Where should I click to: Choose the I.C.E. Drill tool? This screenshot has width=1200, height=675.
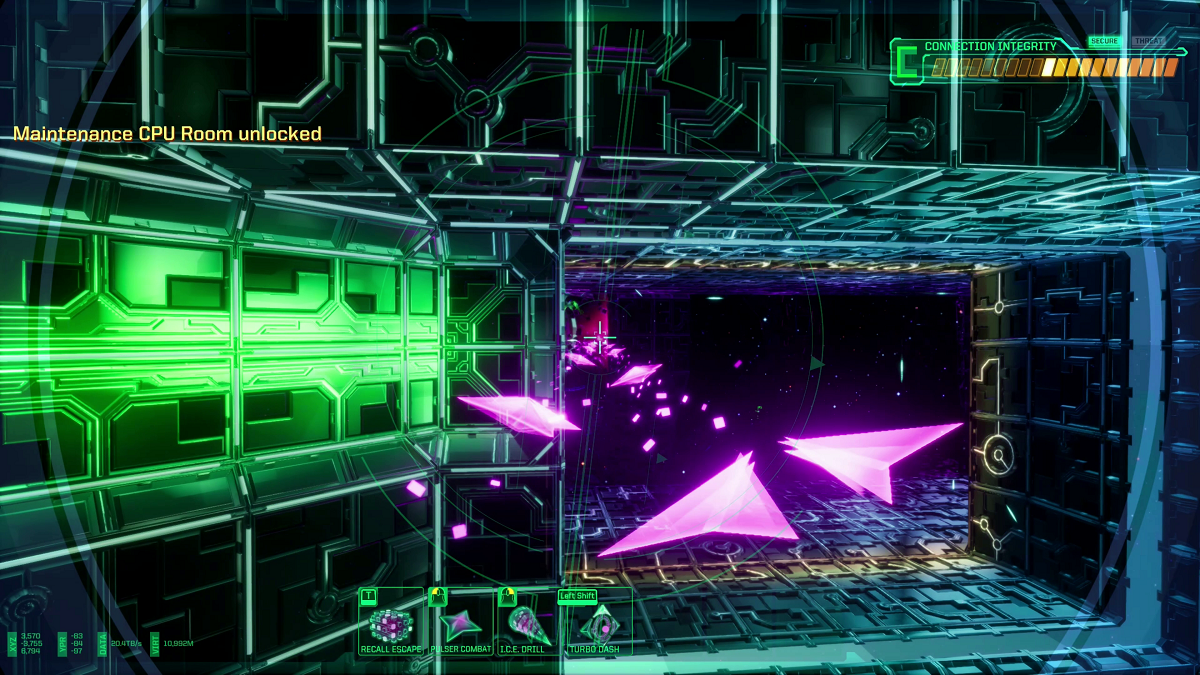529,626
